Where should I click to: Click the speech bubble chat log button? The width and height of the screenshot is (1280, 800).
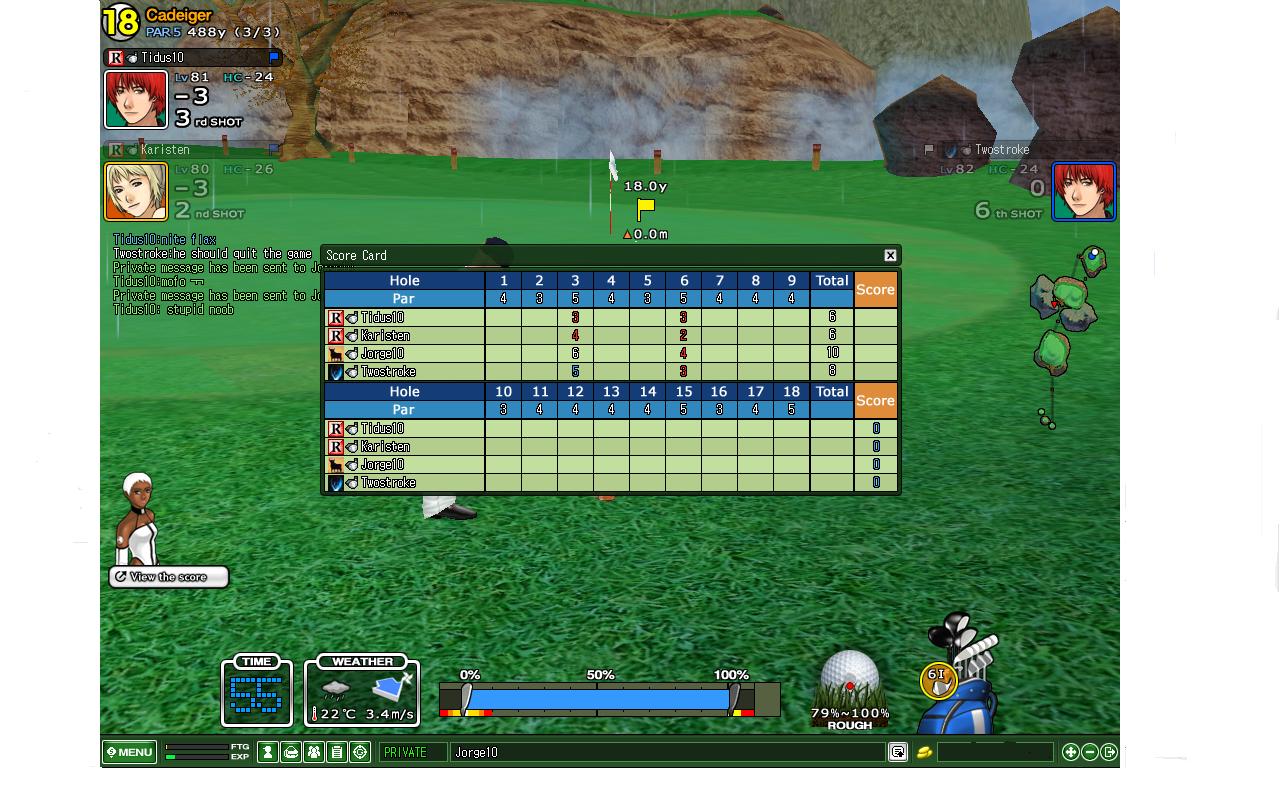click(898, 752)
